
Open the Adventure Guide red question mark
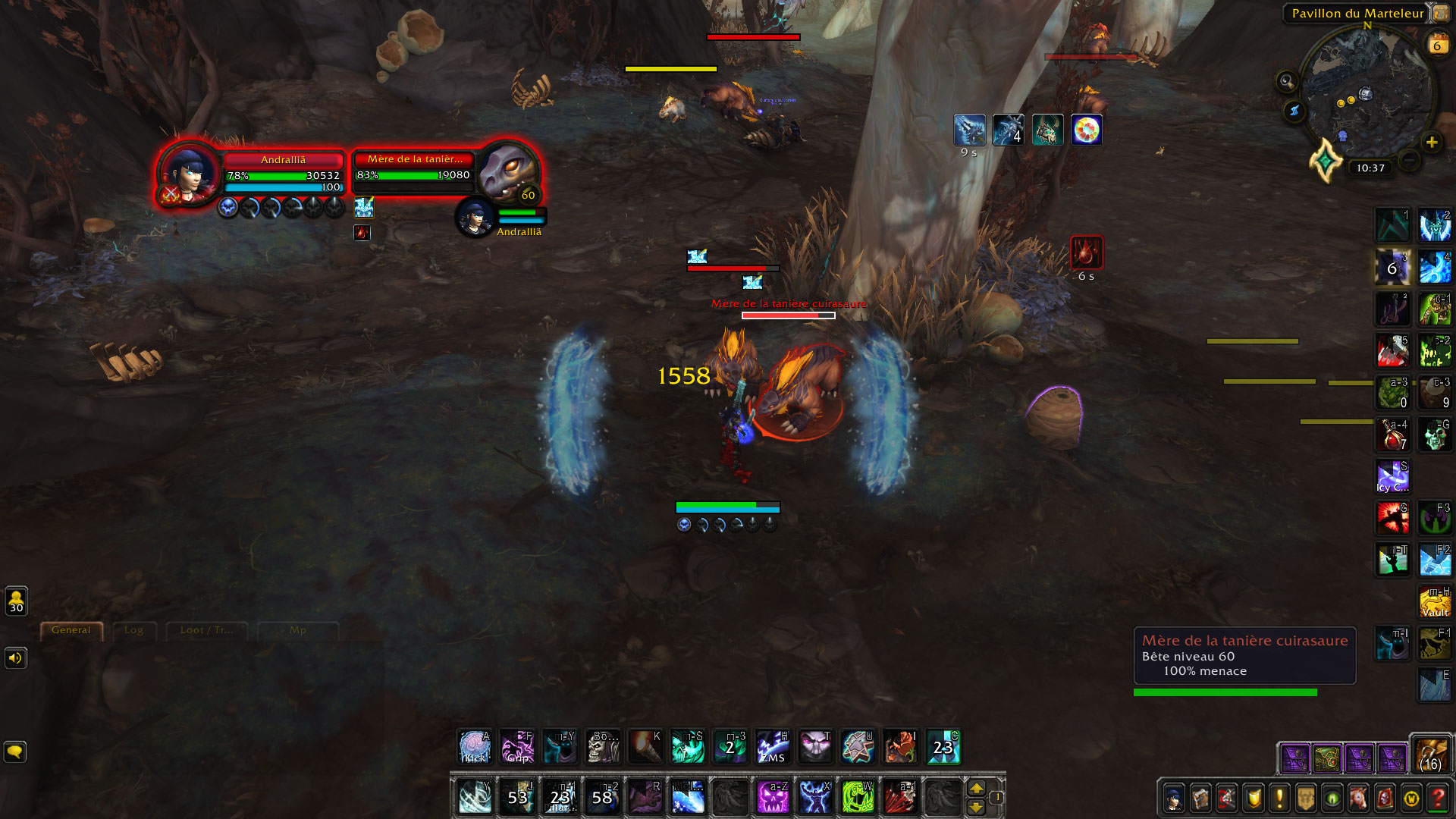1439,799
